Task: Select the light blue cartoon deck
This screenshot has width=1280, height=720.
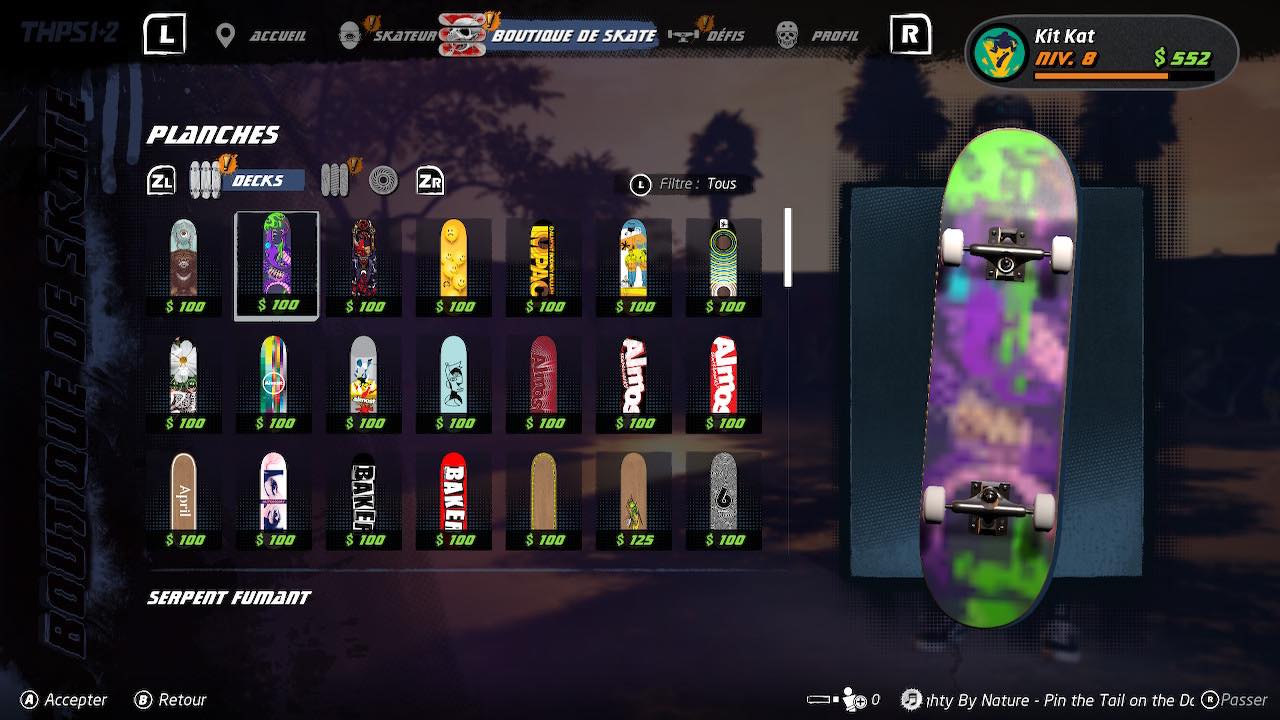Action: point(454,382)
